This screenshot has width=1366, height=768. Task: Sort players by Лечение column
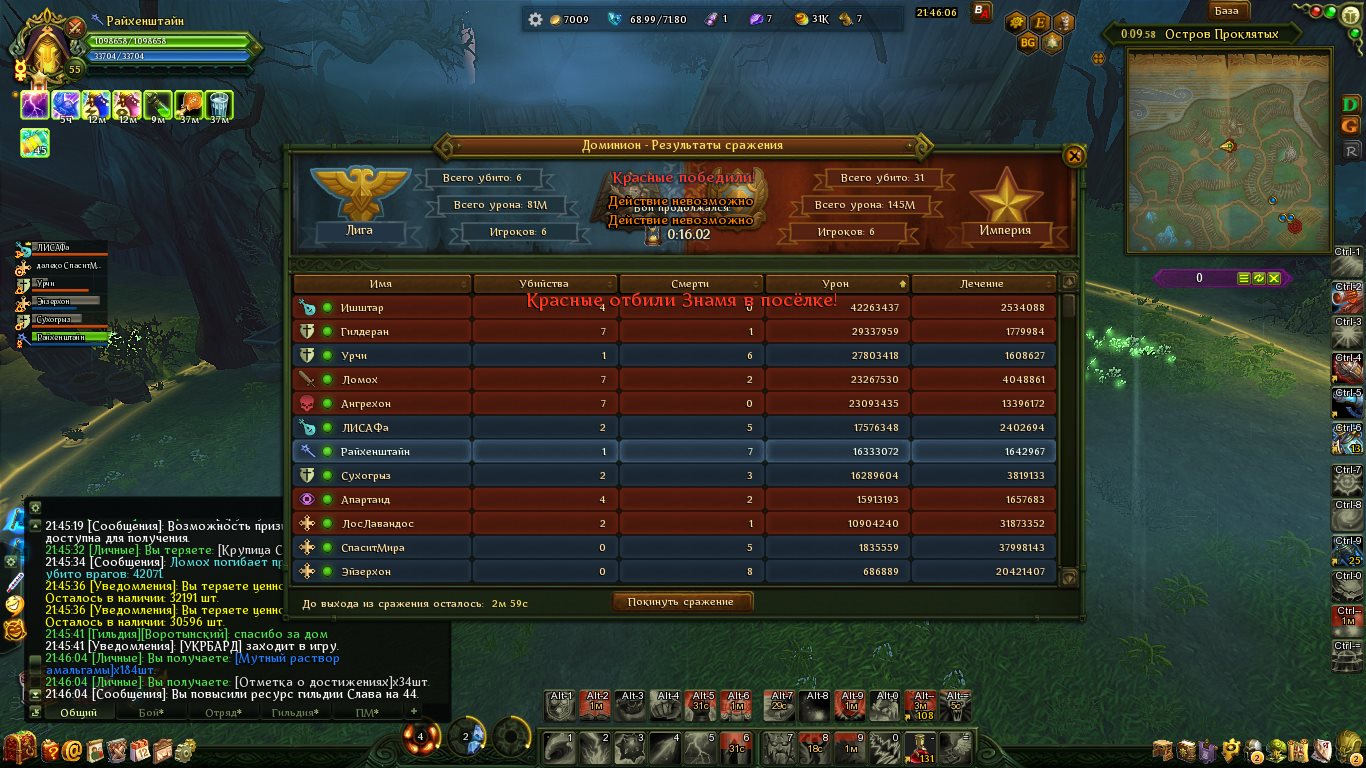tap(982, 284)
